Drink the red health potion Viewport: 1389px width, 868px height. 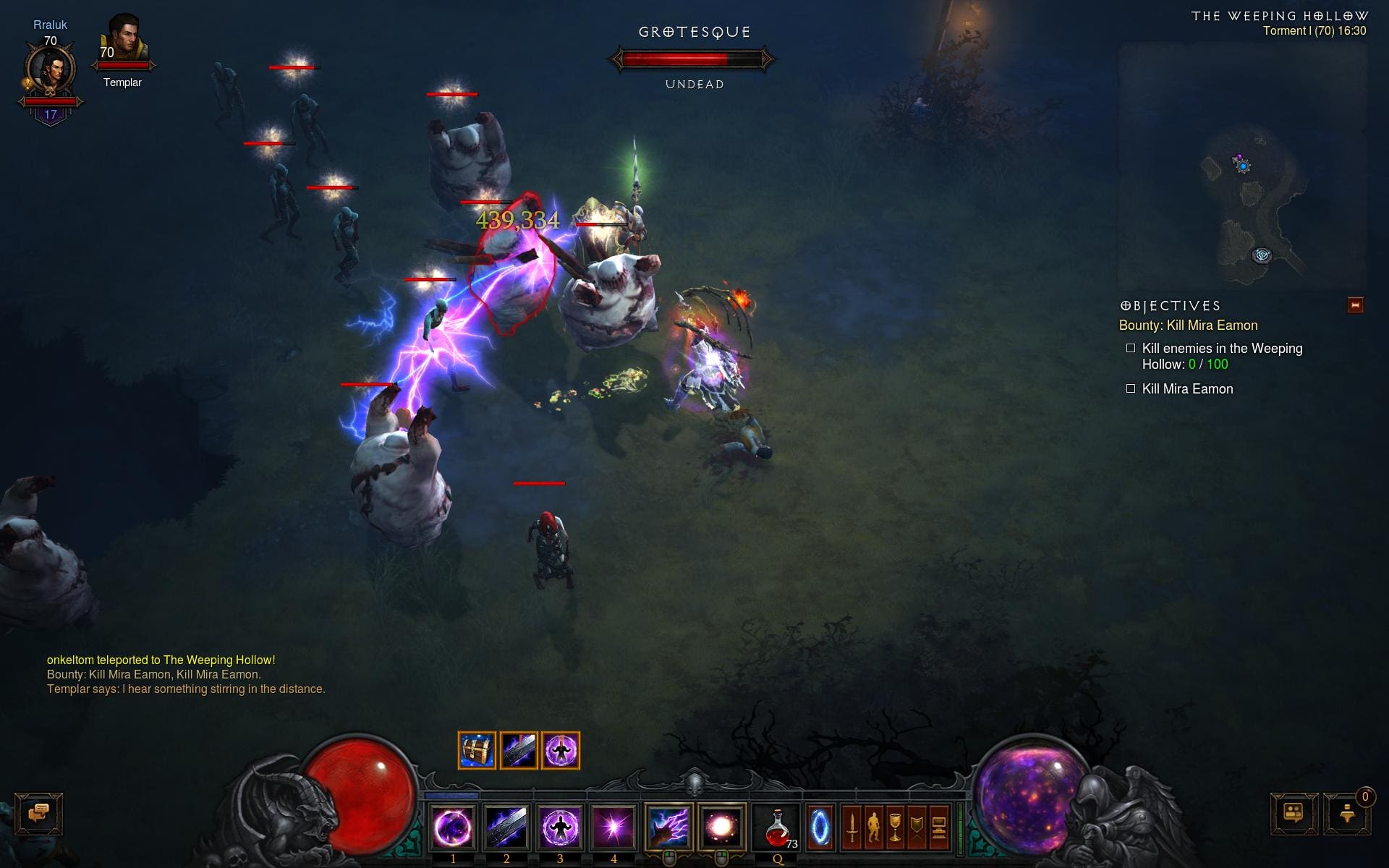(x=777, y=827)
